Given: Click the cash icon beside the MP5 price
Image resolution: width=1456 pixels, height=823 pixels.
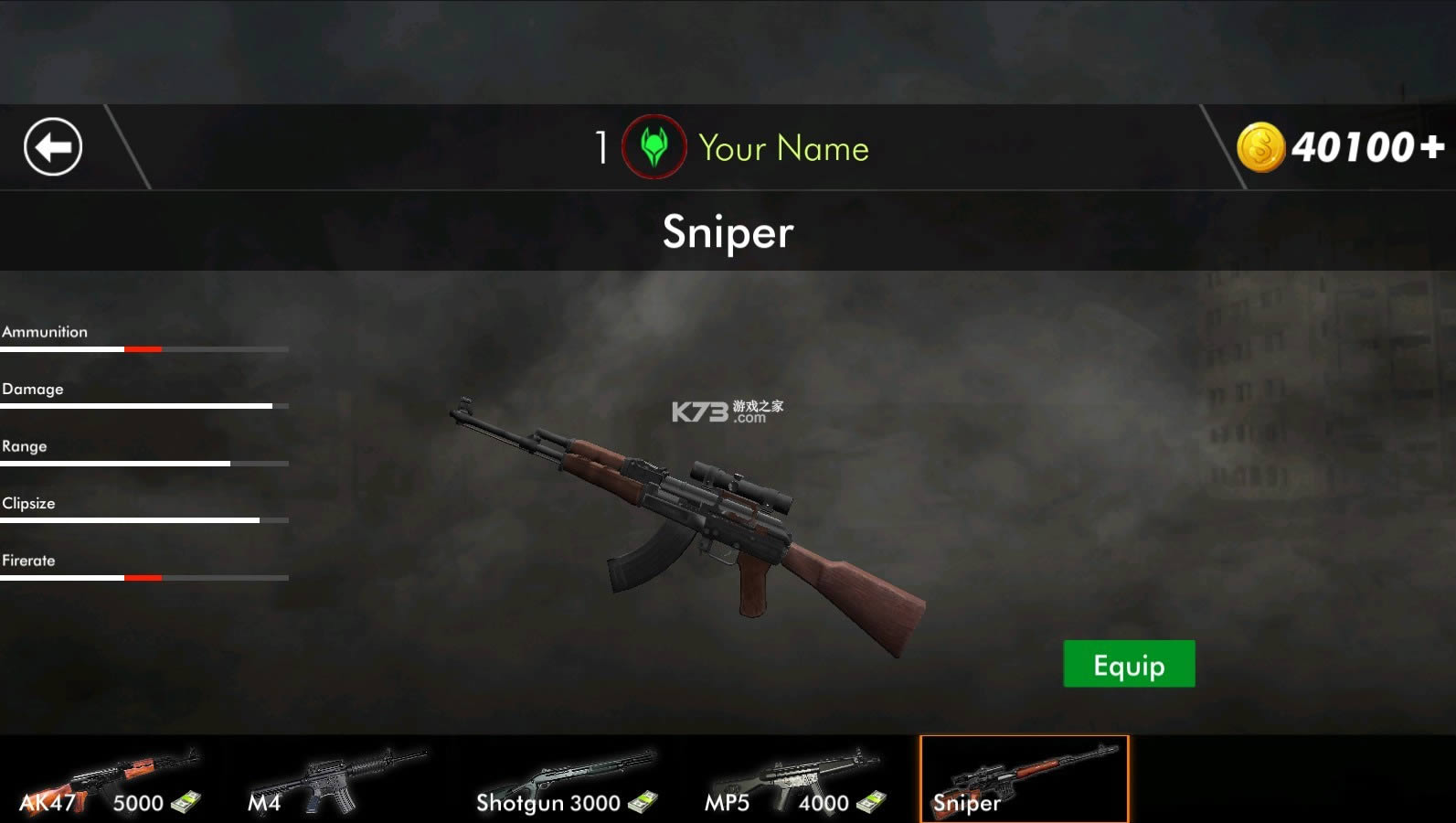Looking at the screenshot, I should 870,803.
